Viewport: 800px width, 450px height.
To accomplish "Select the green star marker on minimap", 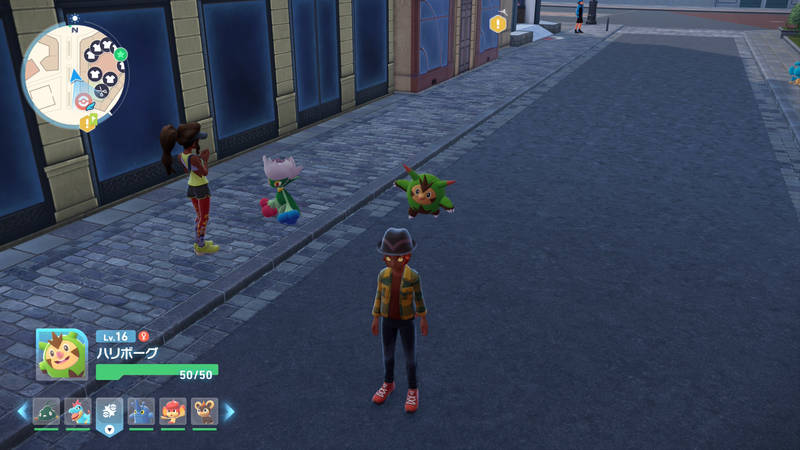I will pyautogui.click(x=120, y=53).
